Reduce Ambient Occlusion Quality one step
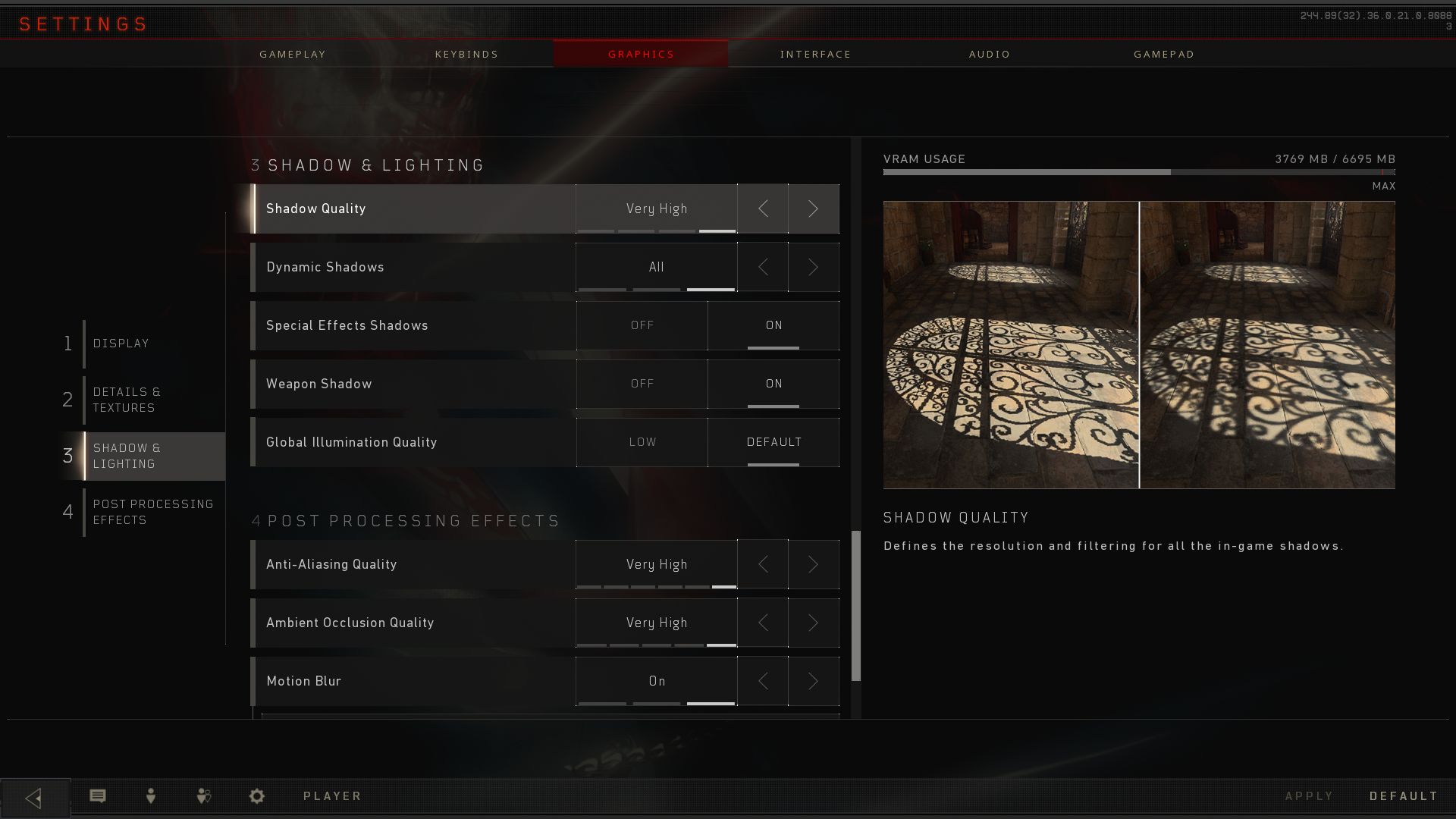Screen dimensions: 1456x819 (763, 623)
